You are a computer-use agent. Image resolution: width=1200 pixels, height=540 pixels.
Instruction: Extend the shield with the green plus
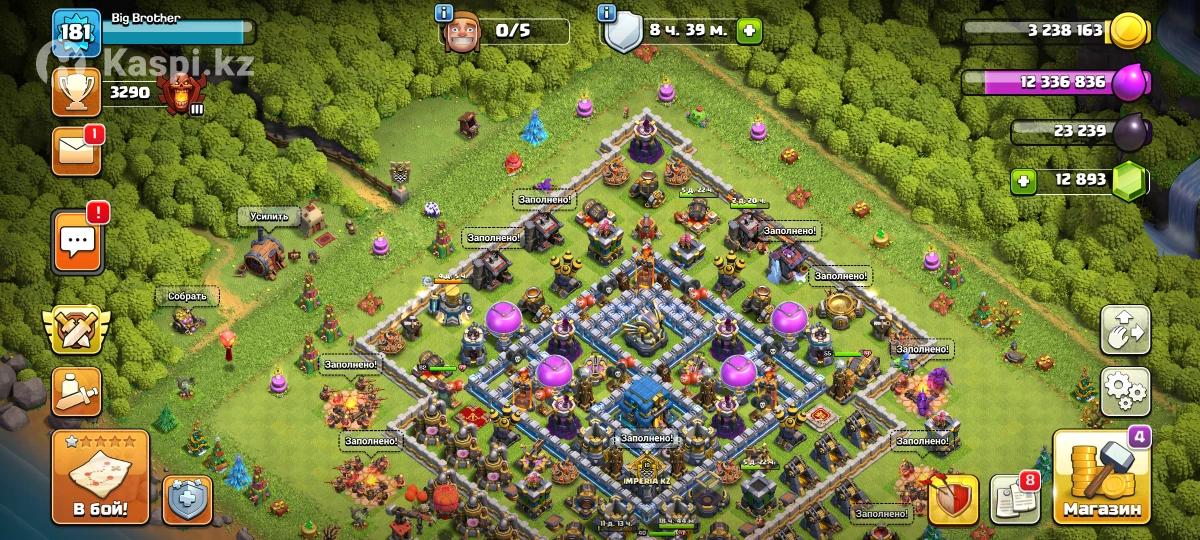click(x=747, y=31)
